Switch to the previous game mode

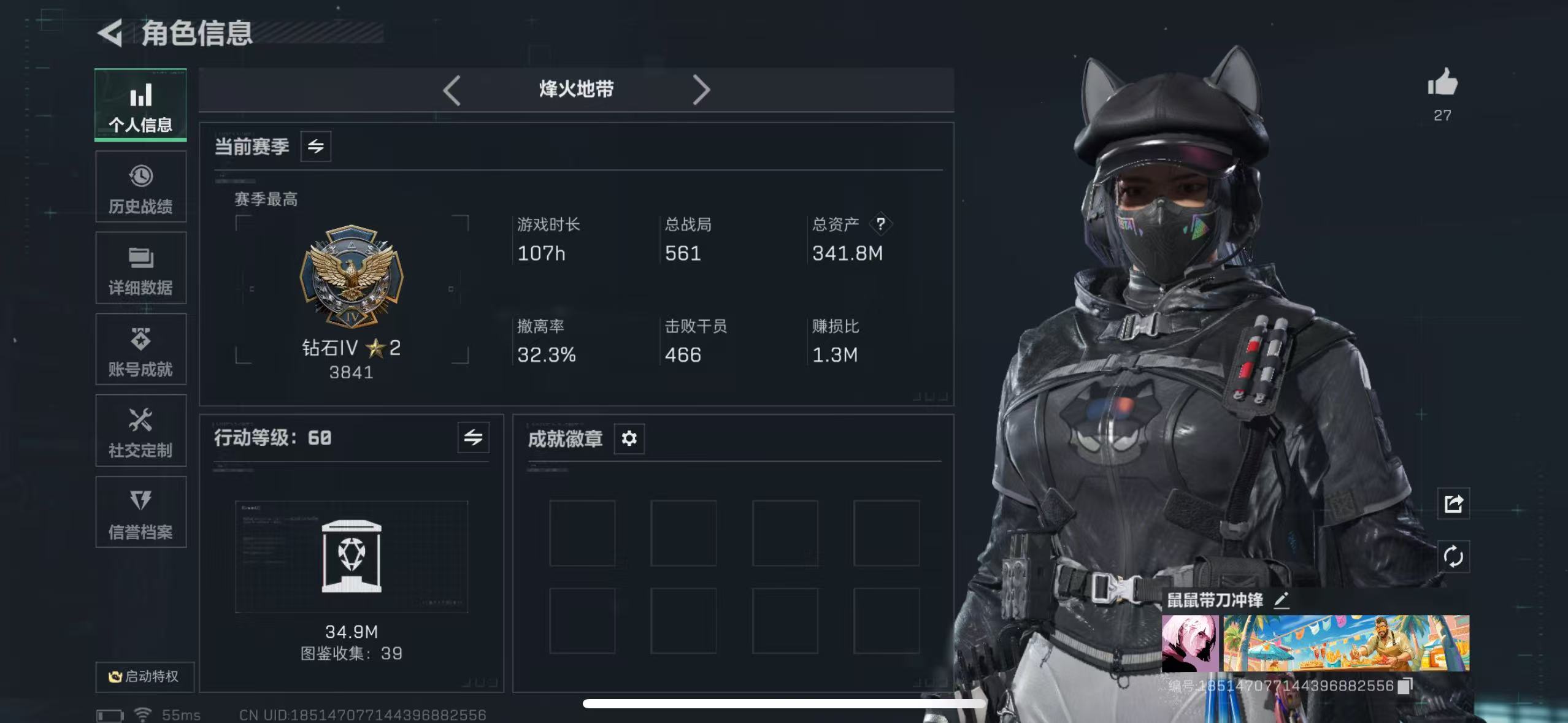(x=452, y=90)
